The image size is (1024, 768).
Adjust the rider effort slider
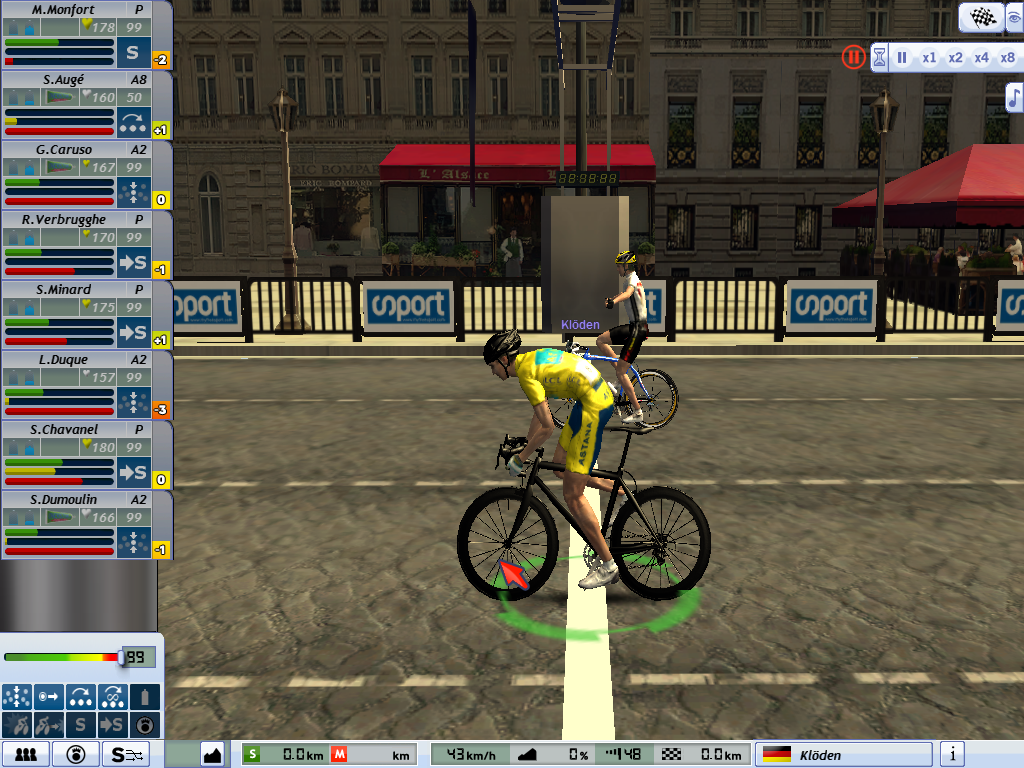[x=122, y=657]
